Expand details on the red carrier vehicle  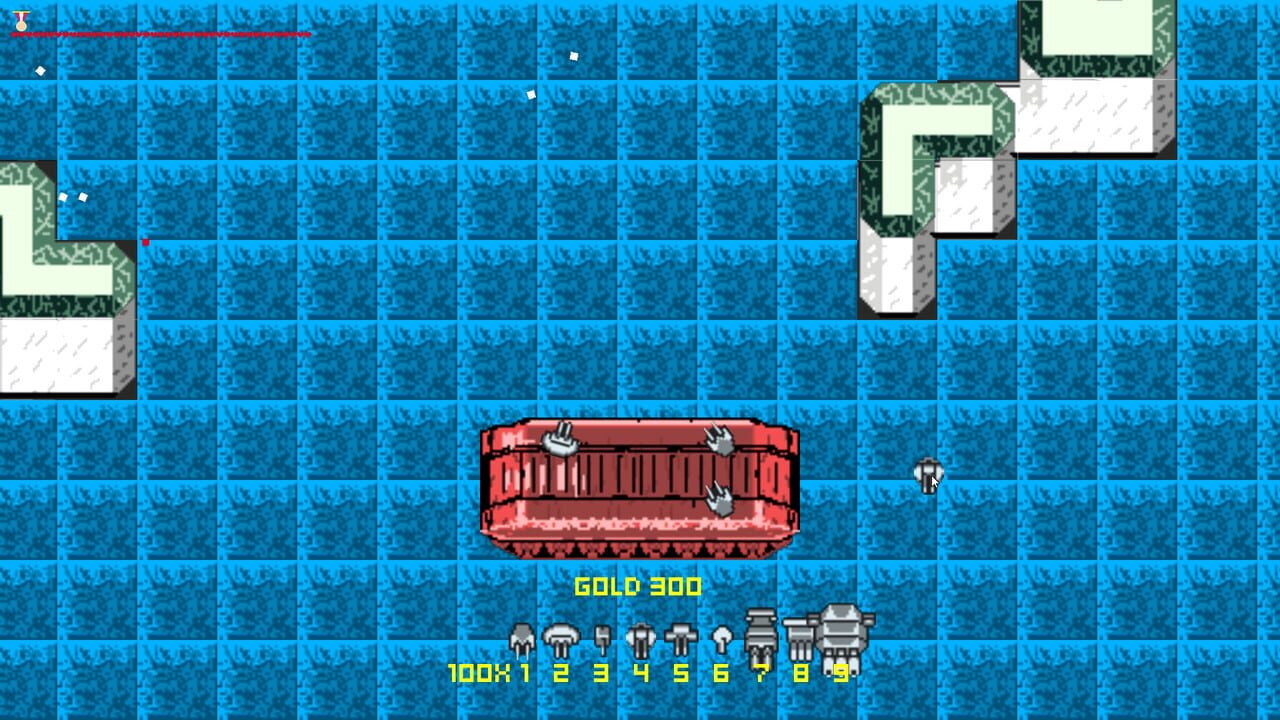coord(639,487)
